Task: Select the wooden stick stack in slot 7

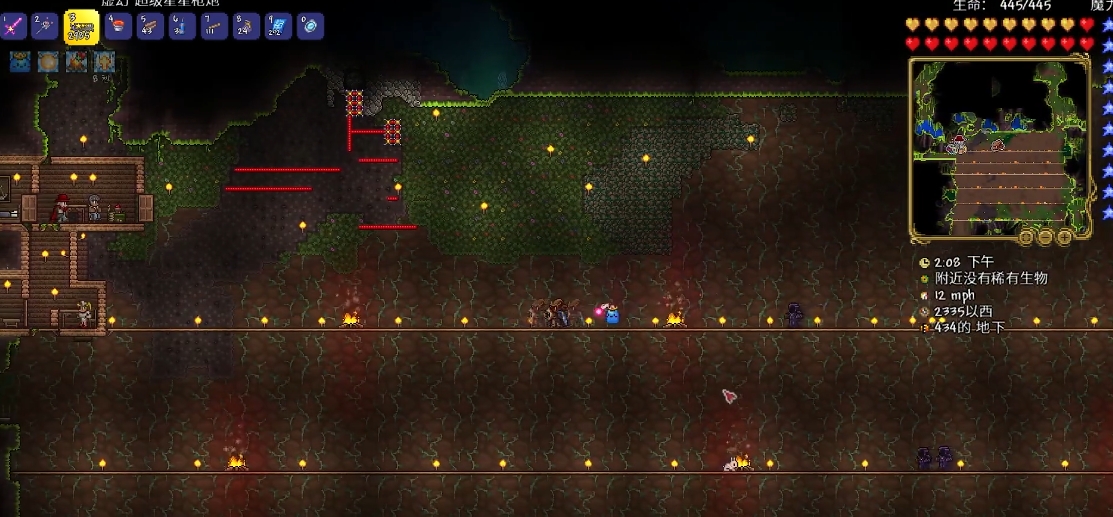Action: [x=214, y=27]
